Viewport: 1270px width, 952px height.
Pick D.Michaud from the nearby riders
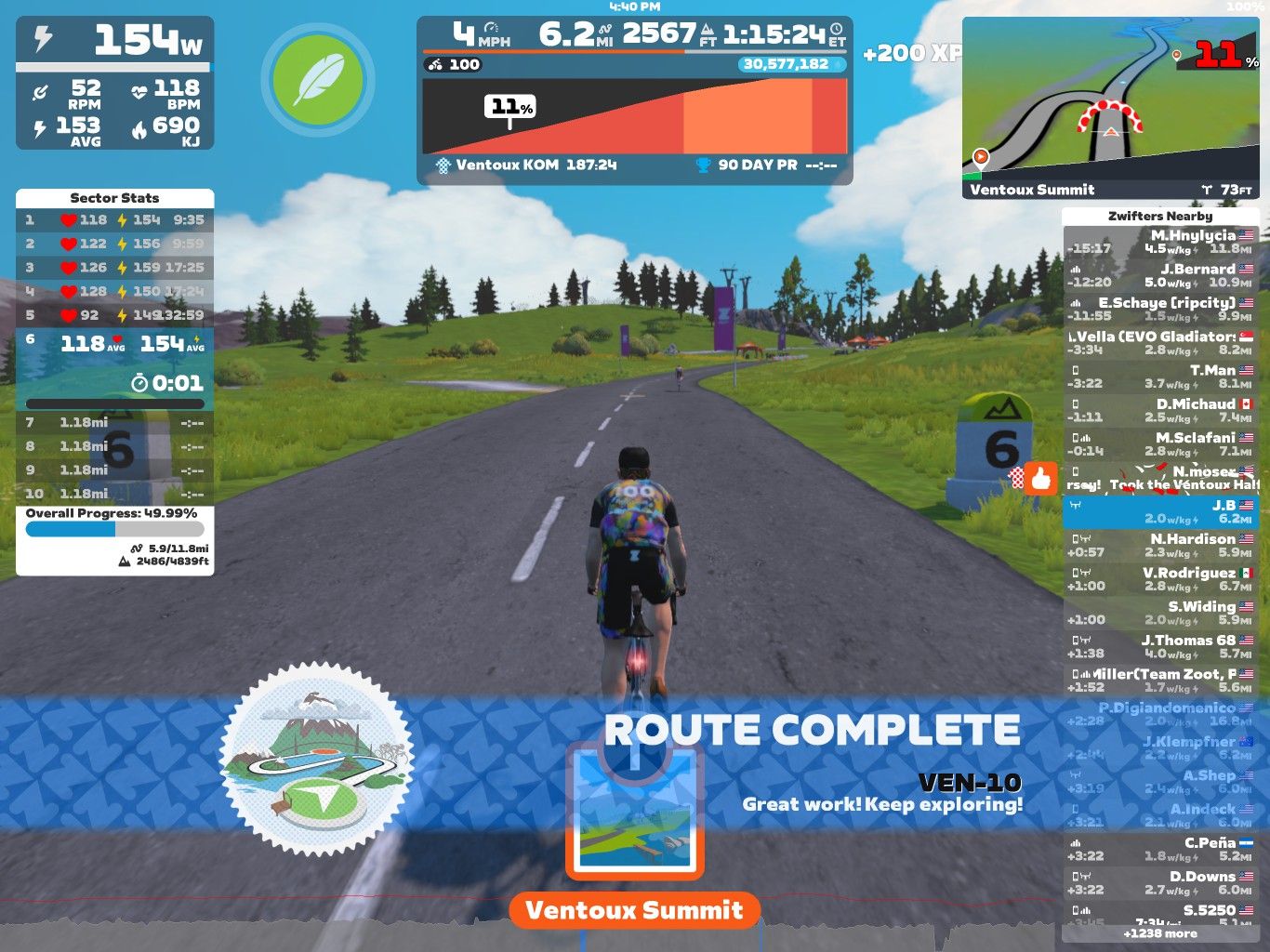[1159, 410]
